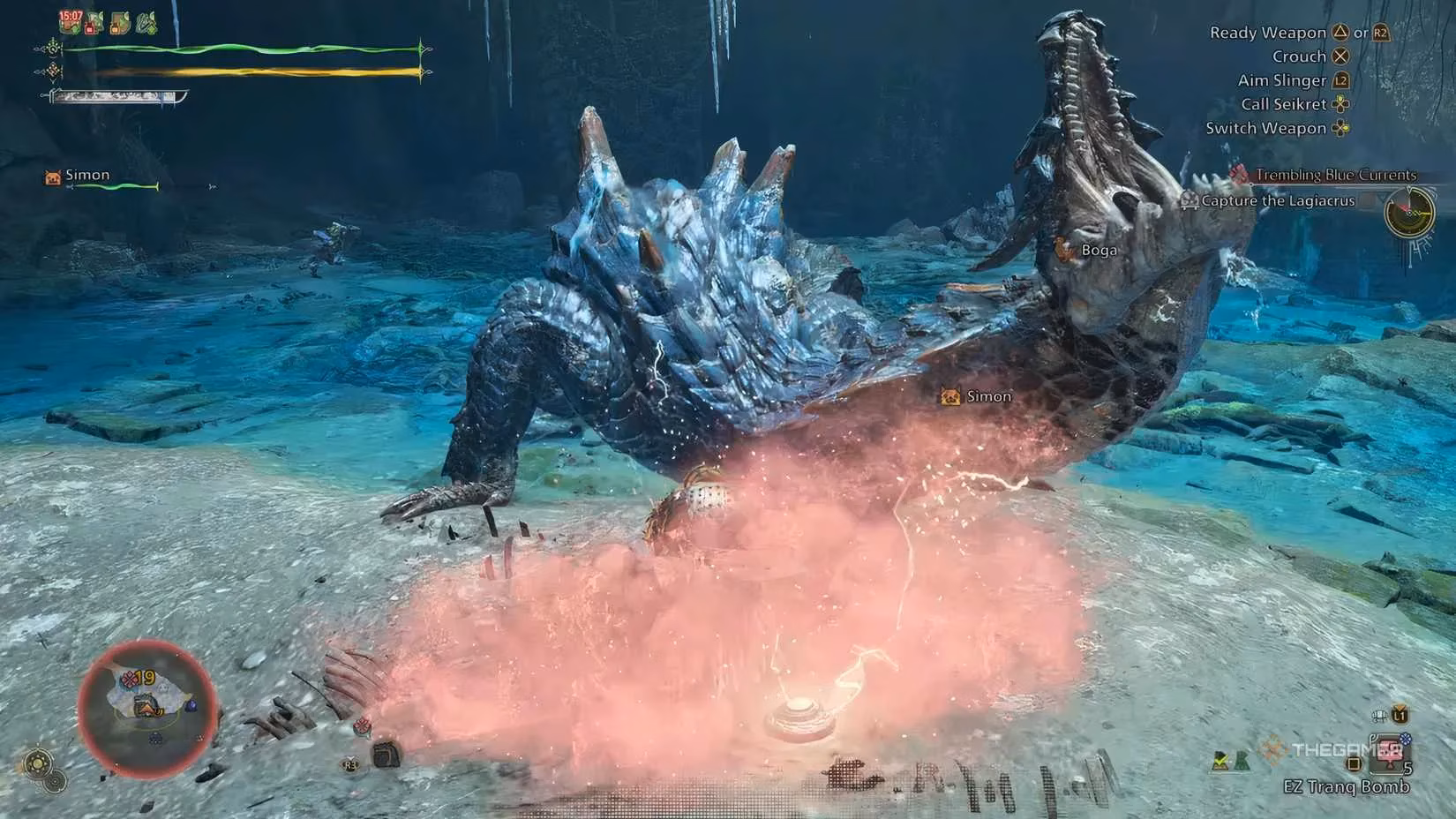Select the EZ Tranq Bomb item icon

click(1387, 751)
